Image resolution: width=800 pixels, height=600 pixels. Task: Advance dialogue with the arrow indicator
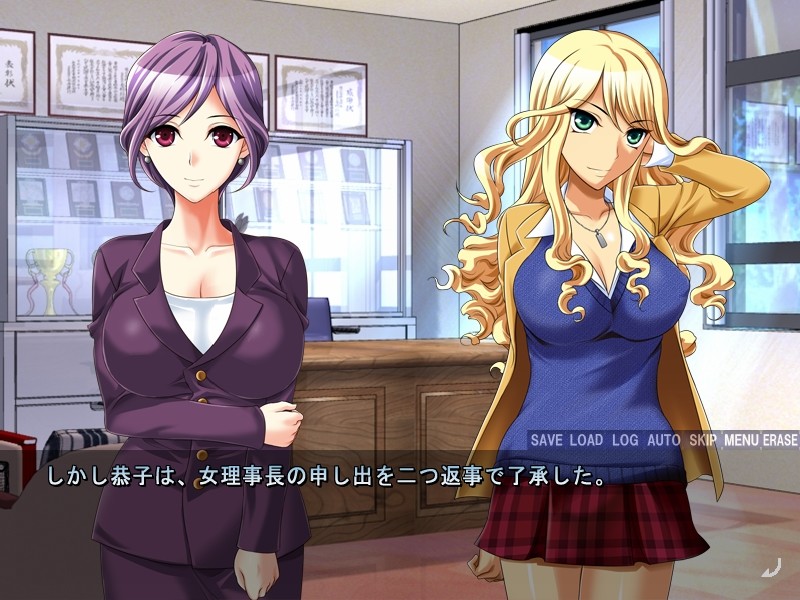click(x=769, y=570)
